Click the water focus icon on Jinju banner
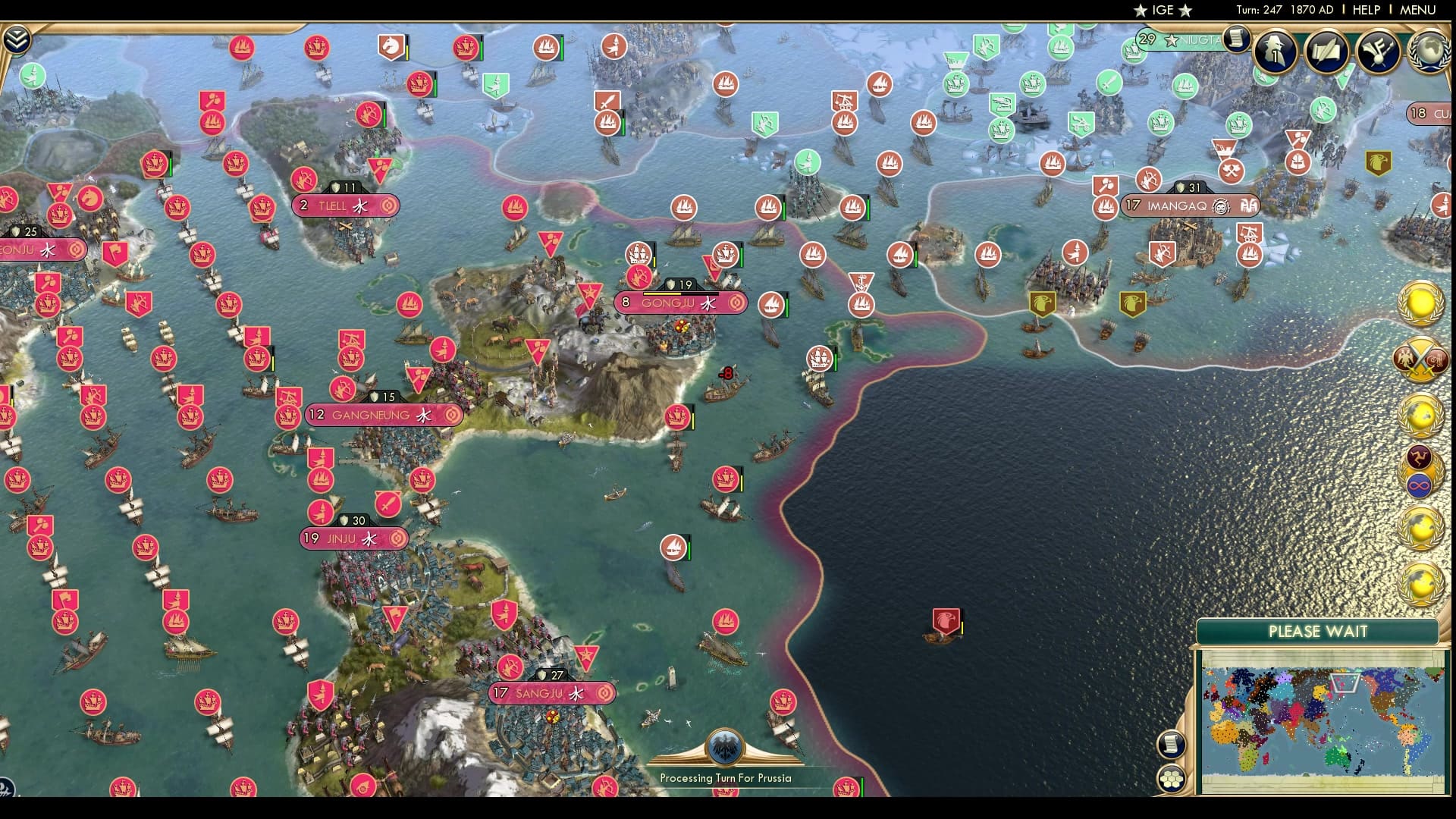1456x819 pixels. tap(369, 538)
